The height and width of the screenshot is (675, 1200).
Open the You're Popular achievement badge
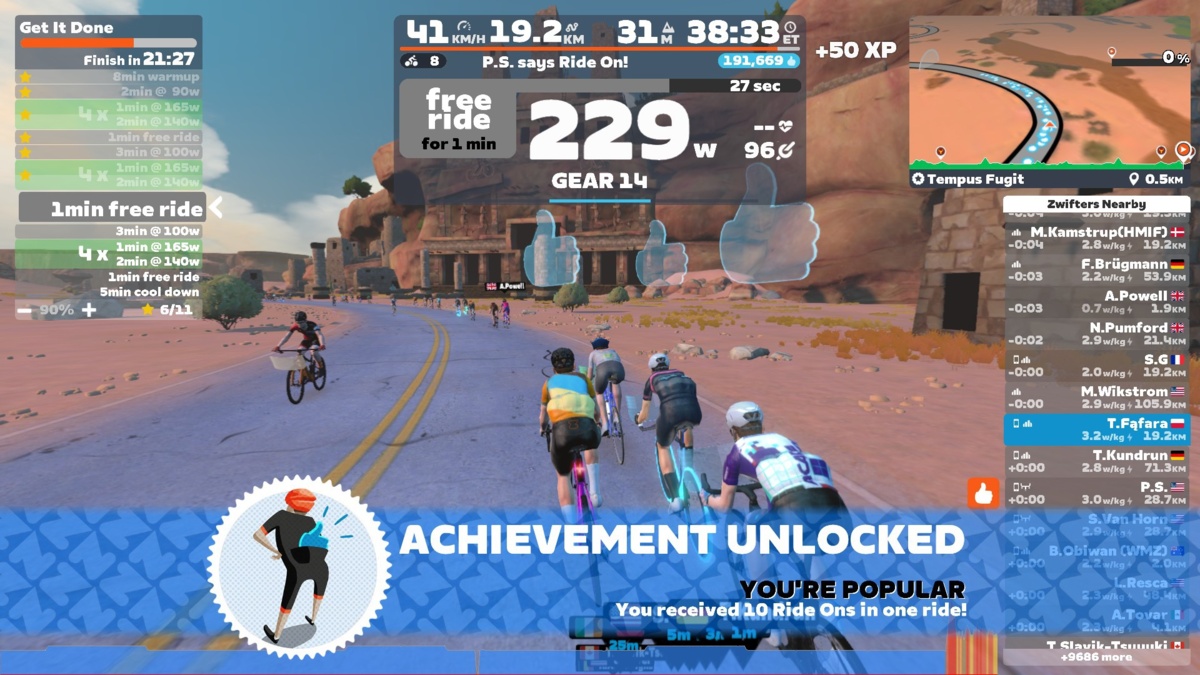point(299,567)
